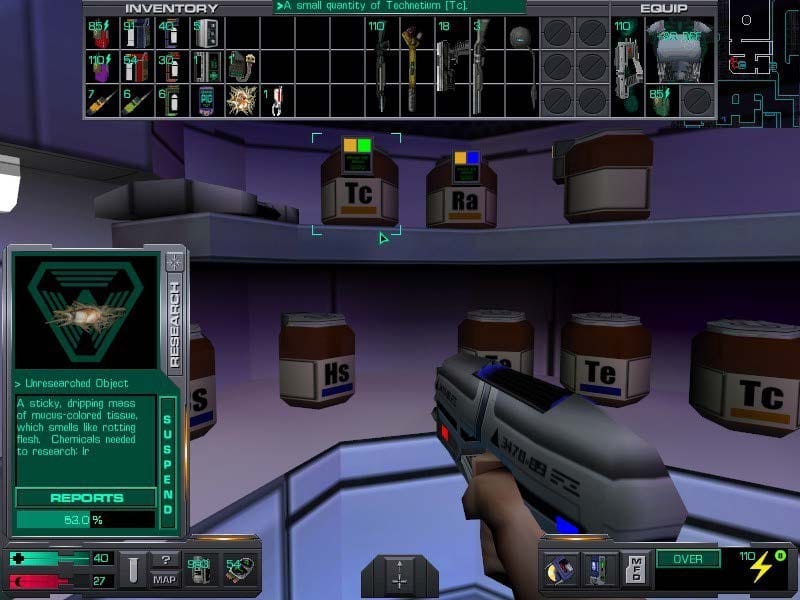
Task: Open the MAP screen
Action: [x=165, y=579]
